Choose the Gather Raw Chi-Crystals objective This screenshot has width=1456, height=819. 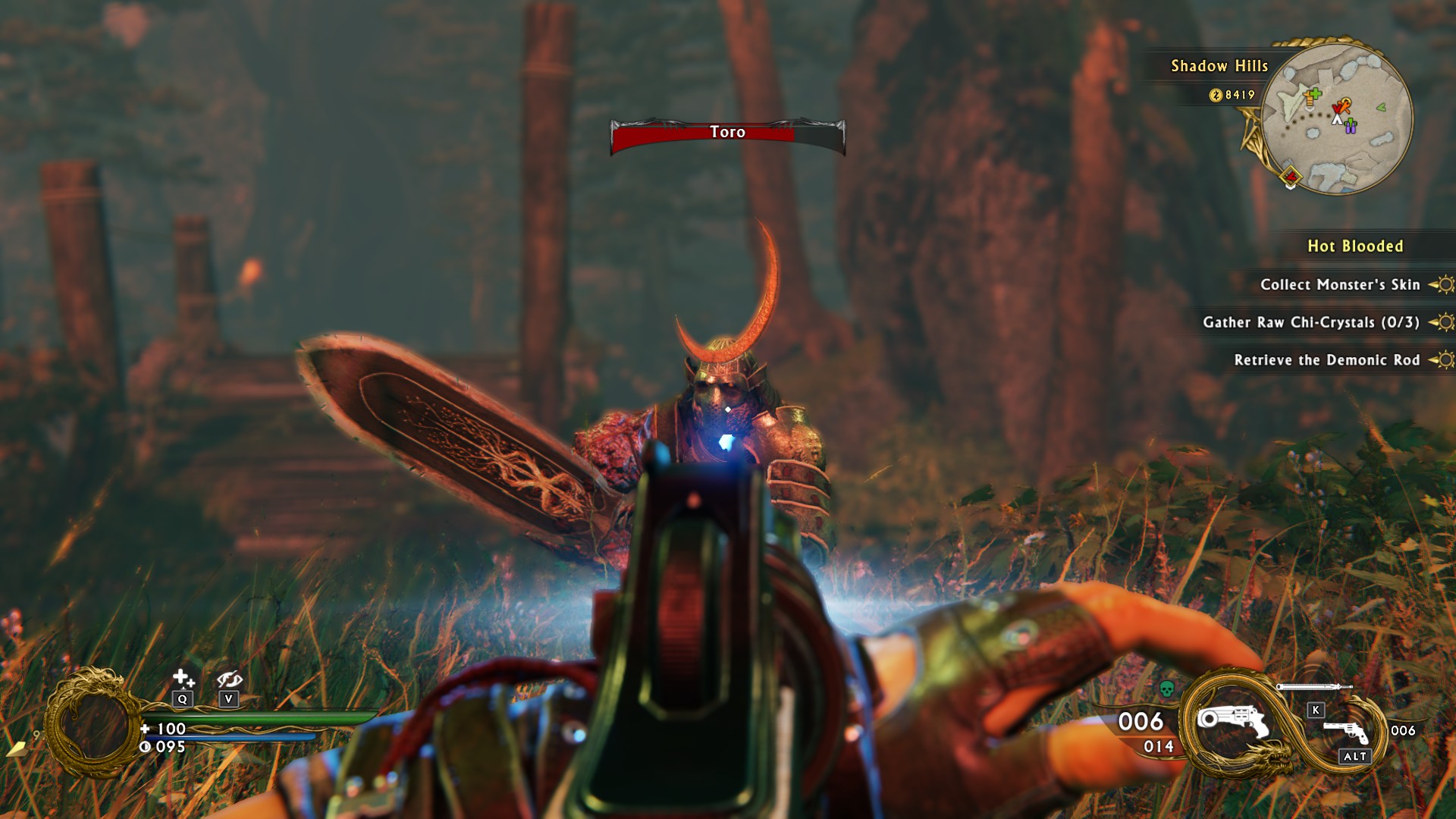[1310, 322]
